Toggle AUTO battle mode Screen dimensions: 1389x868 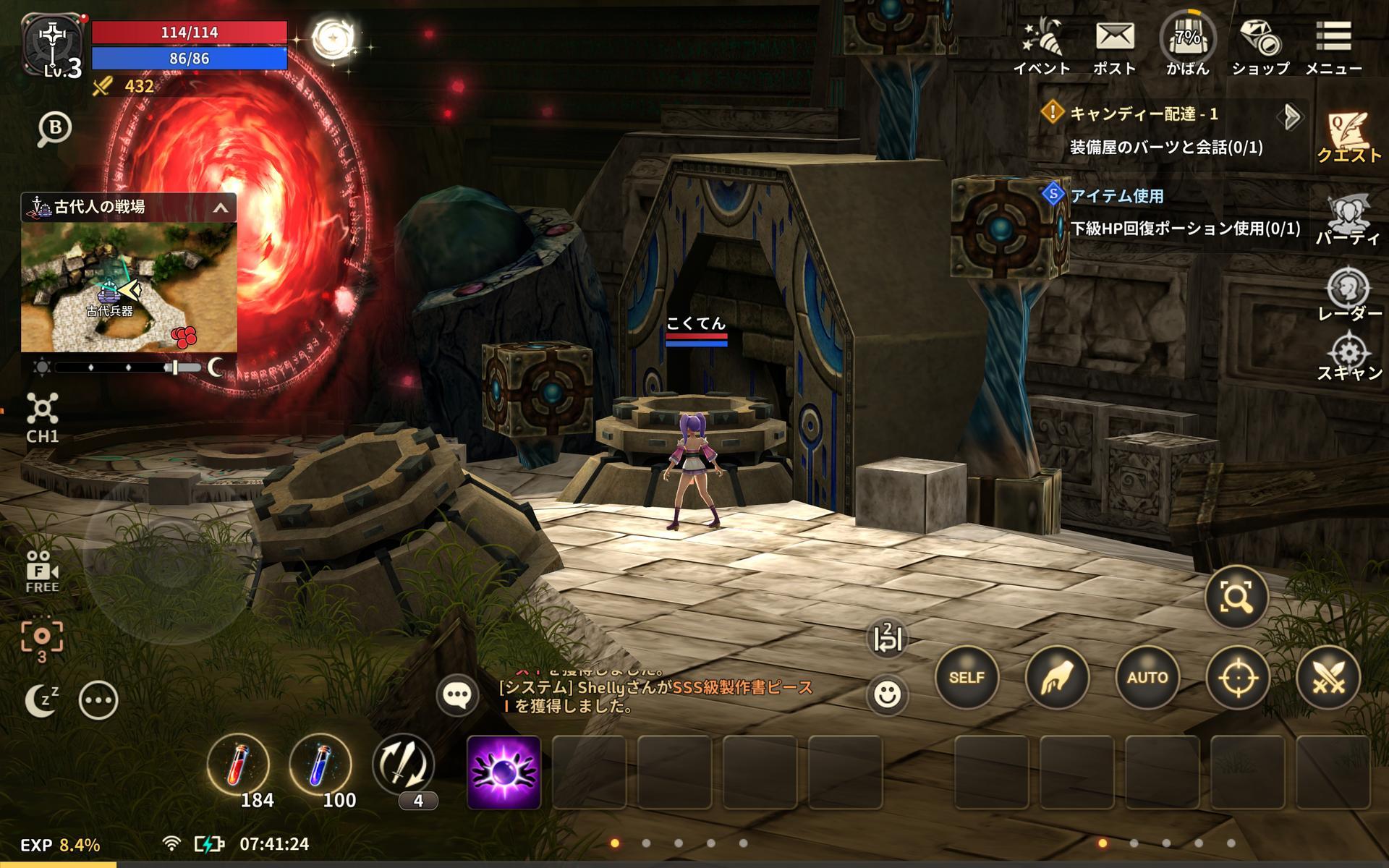(1147, 677)
